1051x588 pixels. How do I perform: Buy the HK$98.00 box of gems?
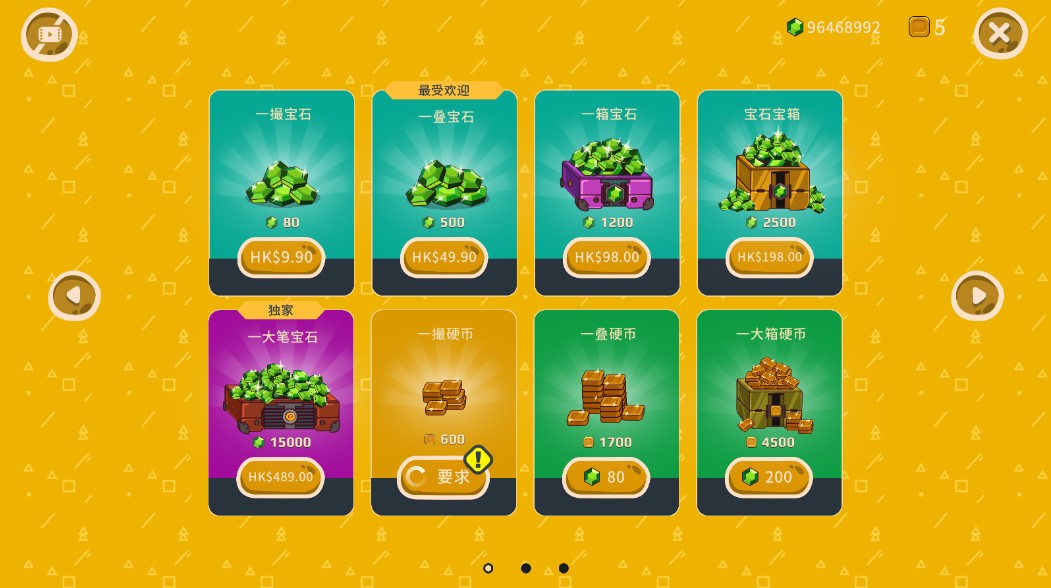607,258
